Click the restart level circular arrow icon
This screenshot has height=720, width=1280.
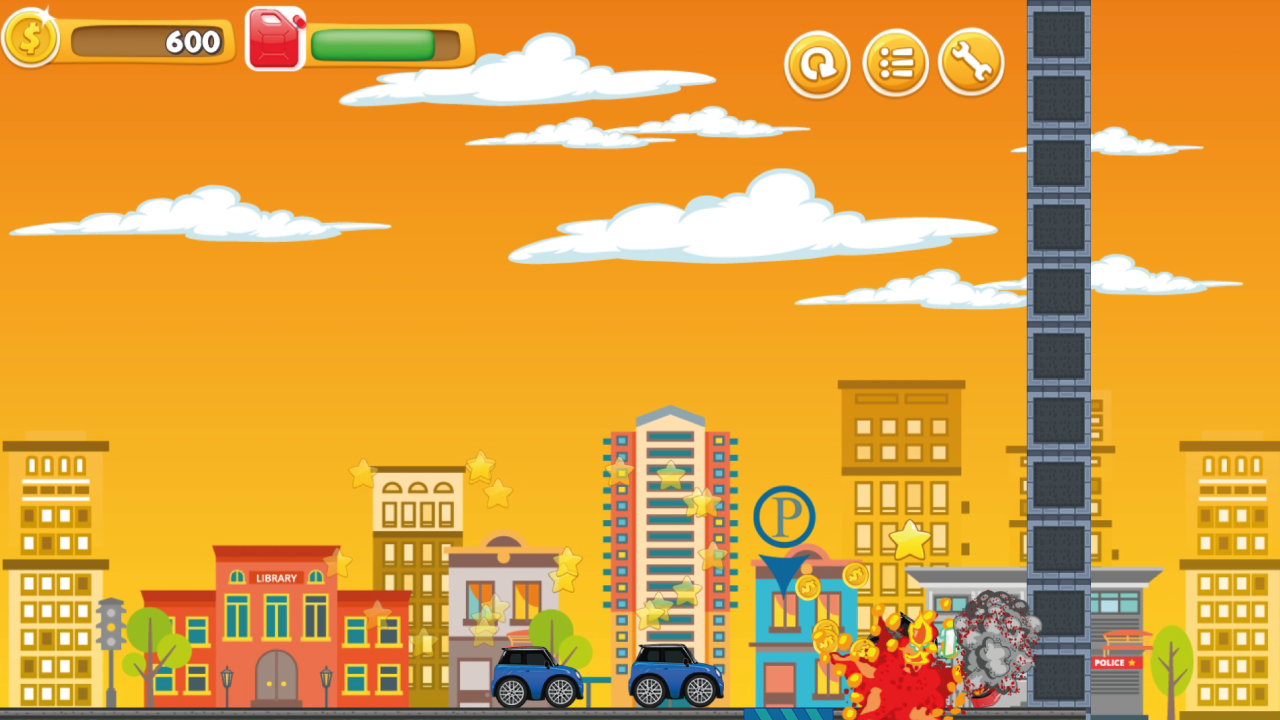[817, 63]
